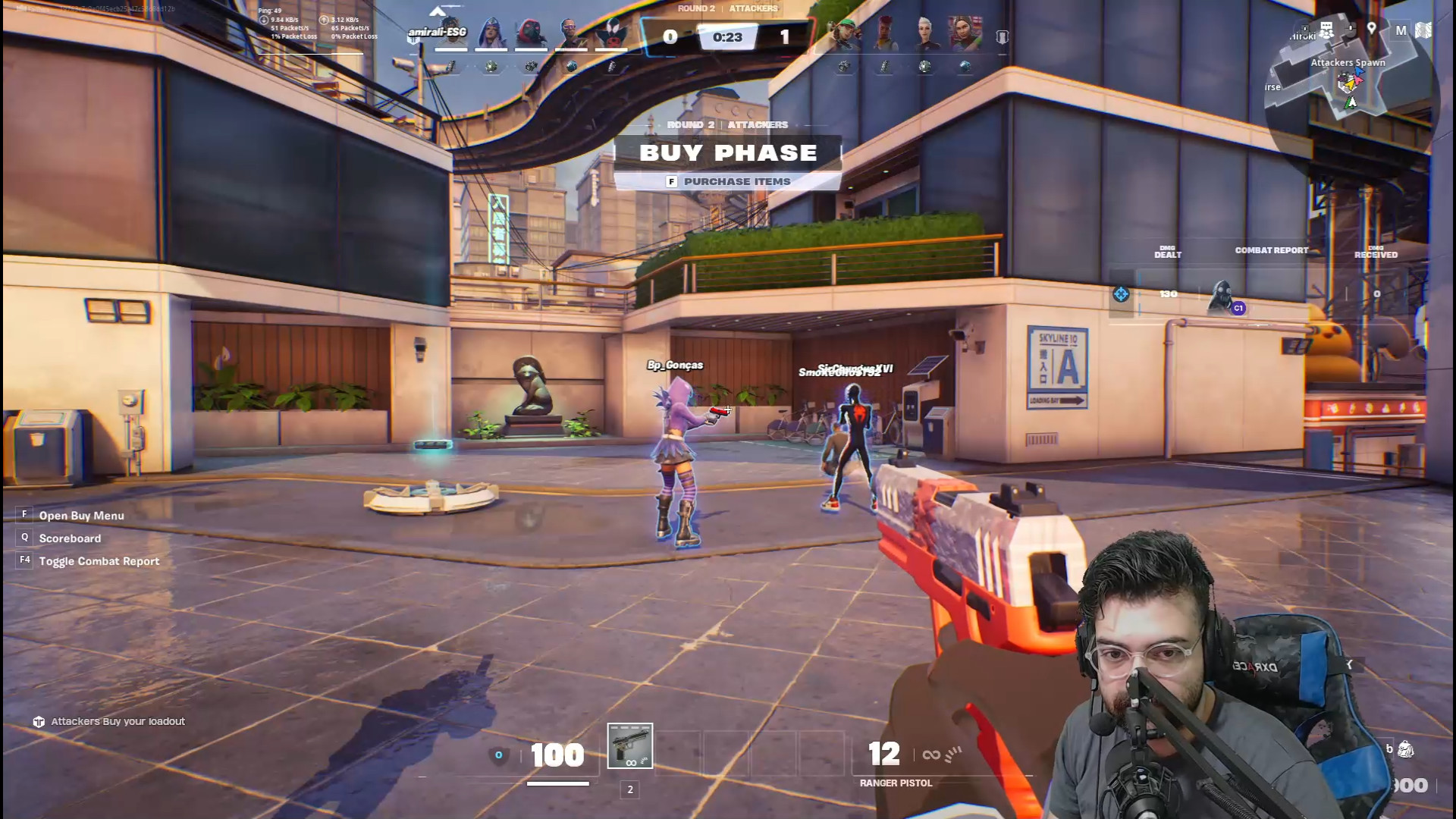Image resolution: width=1456 pixels, height=819 pixels.
Task: Click the folded map icon above minimap
Action: [1423, 30]
